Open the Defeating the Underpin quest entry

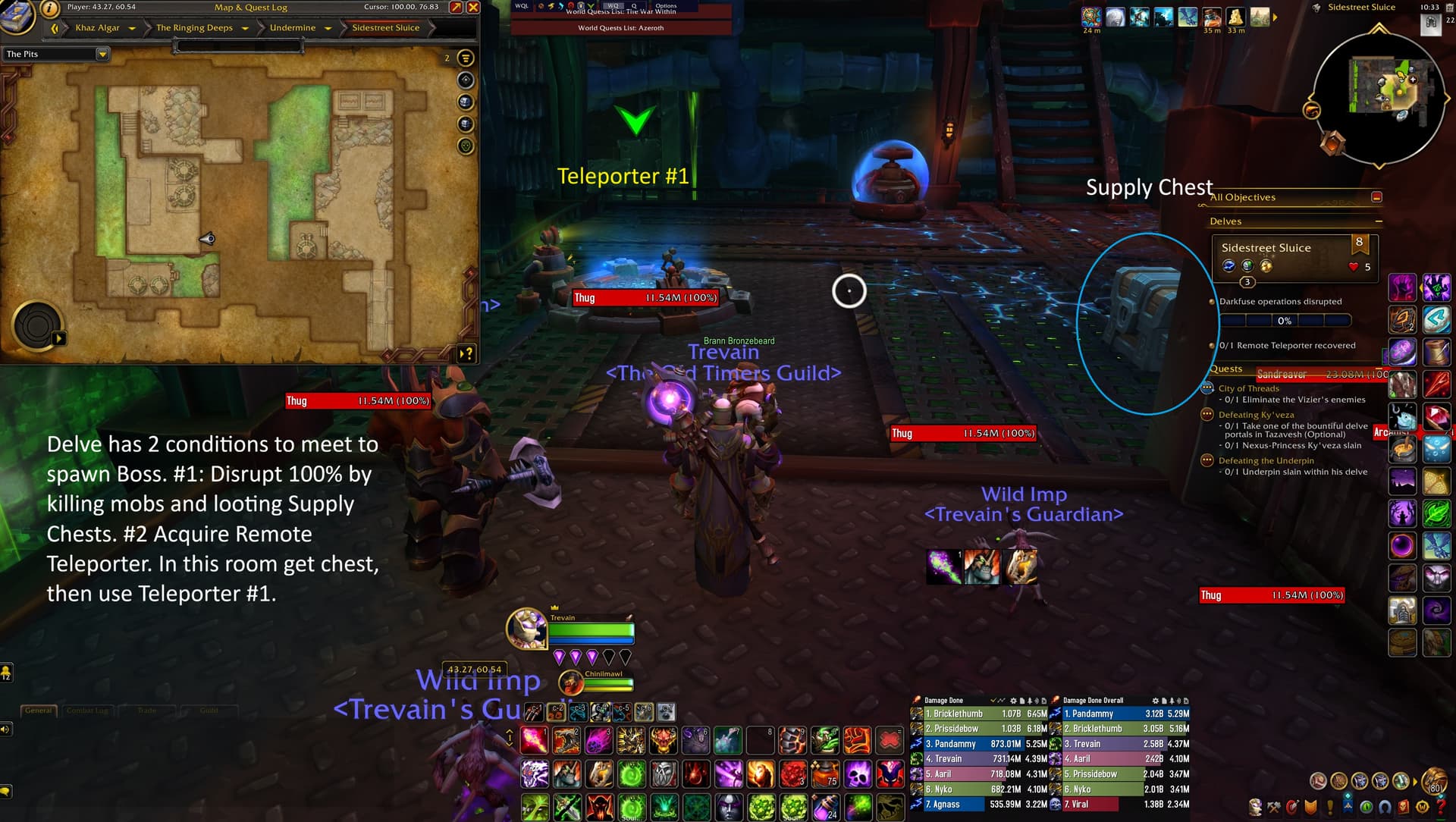(1266, 460)
